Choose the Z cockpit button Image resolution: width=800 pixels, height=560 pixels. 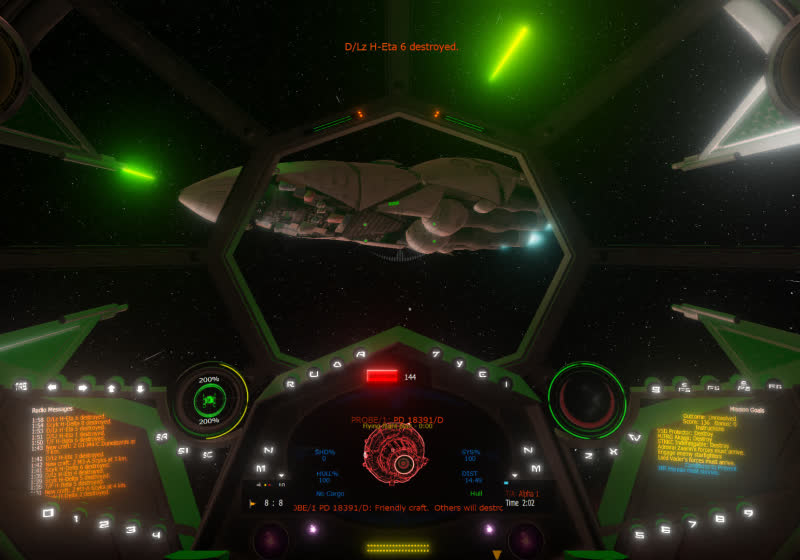click(x=589, y=454)
